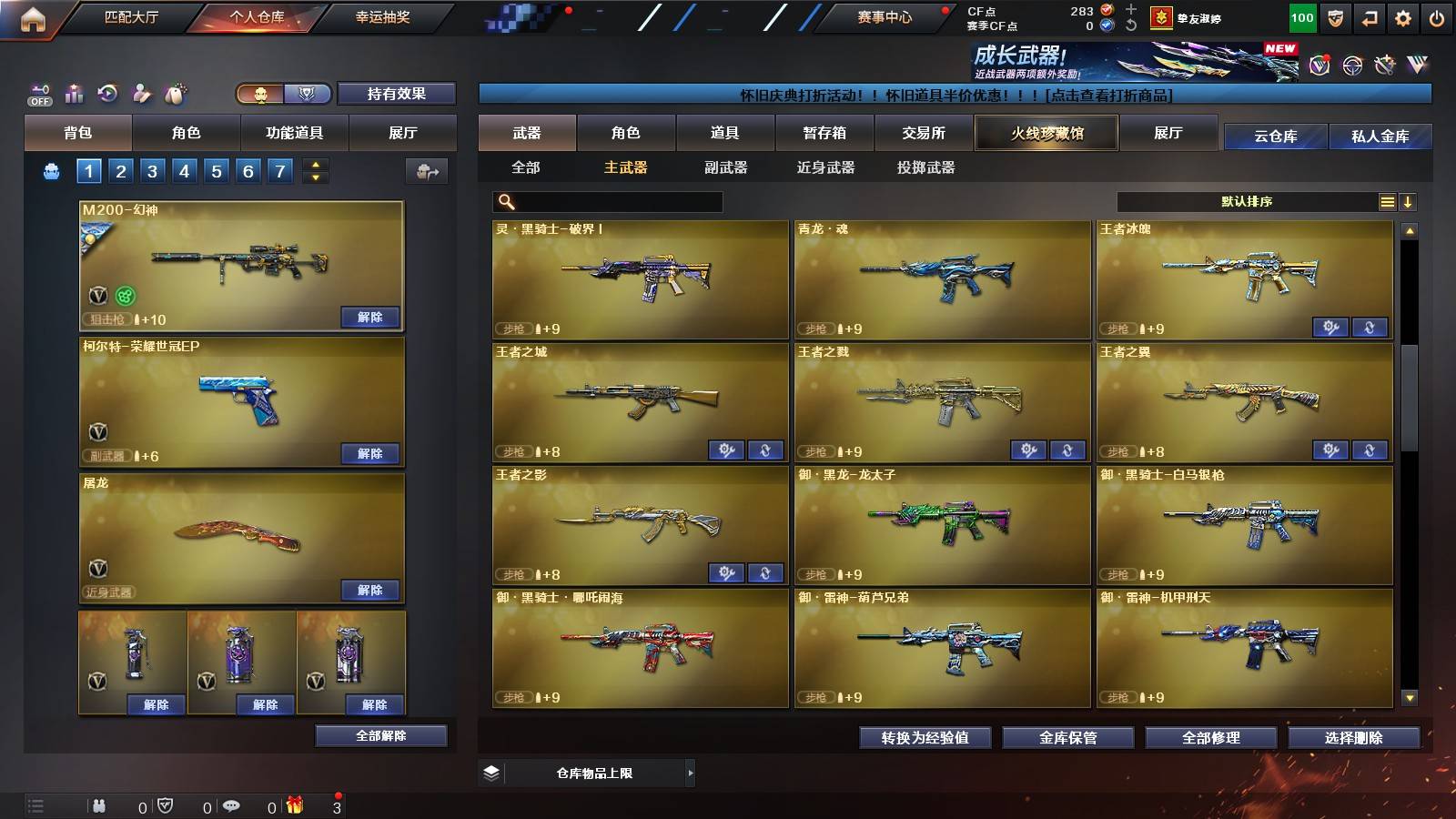Toggle the OFF key switch in upper-left
Viewport: 1456px width, 819px height.
tap(38, 95)
